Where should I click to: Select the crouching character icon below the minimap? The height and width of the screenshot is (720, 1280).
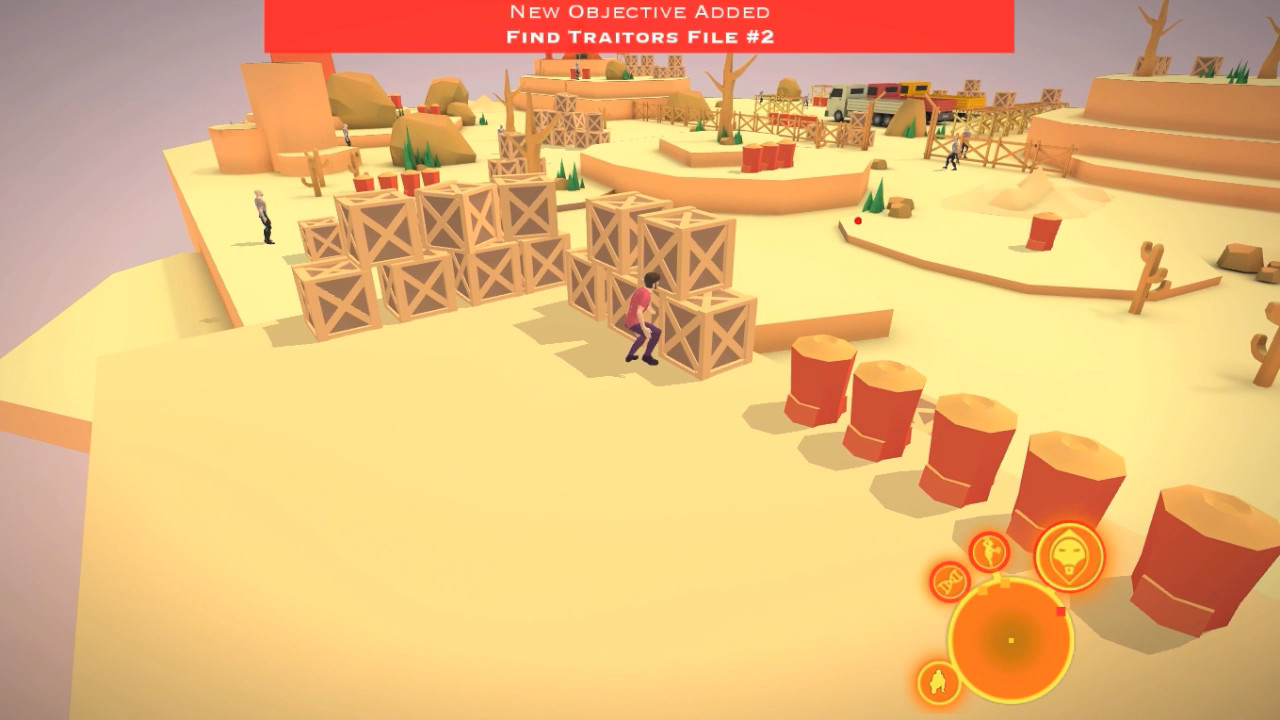(x=938, y=682)
